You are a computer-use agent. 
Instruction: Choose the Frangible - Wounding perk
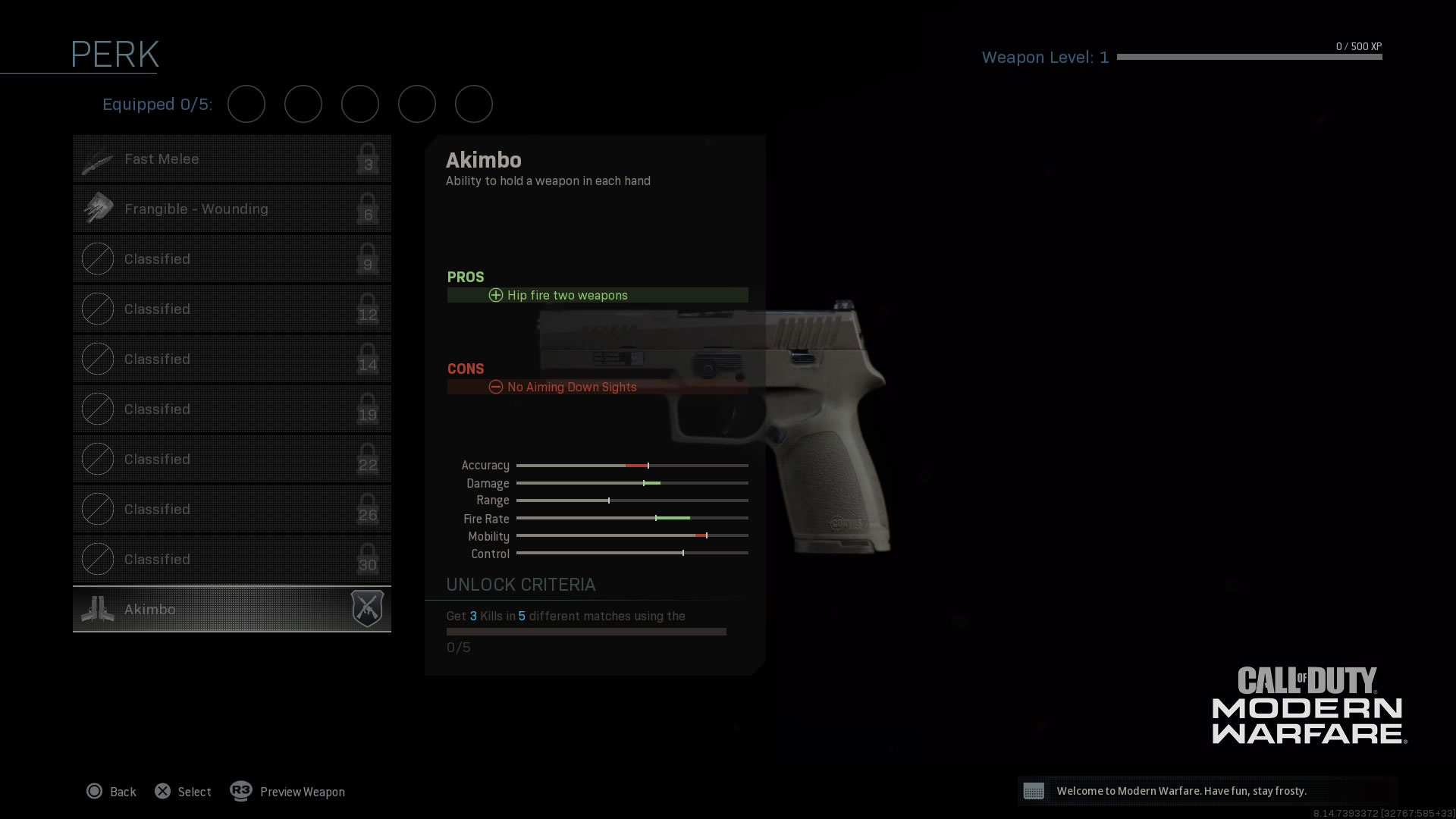pos(231,209)
